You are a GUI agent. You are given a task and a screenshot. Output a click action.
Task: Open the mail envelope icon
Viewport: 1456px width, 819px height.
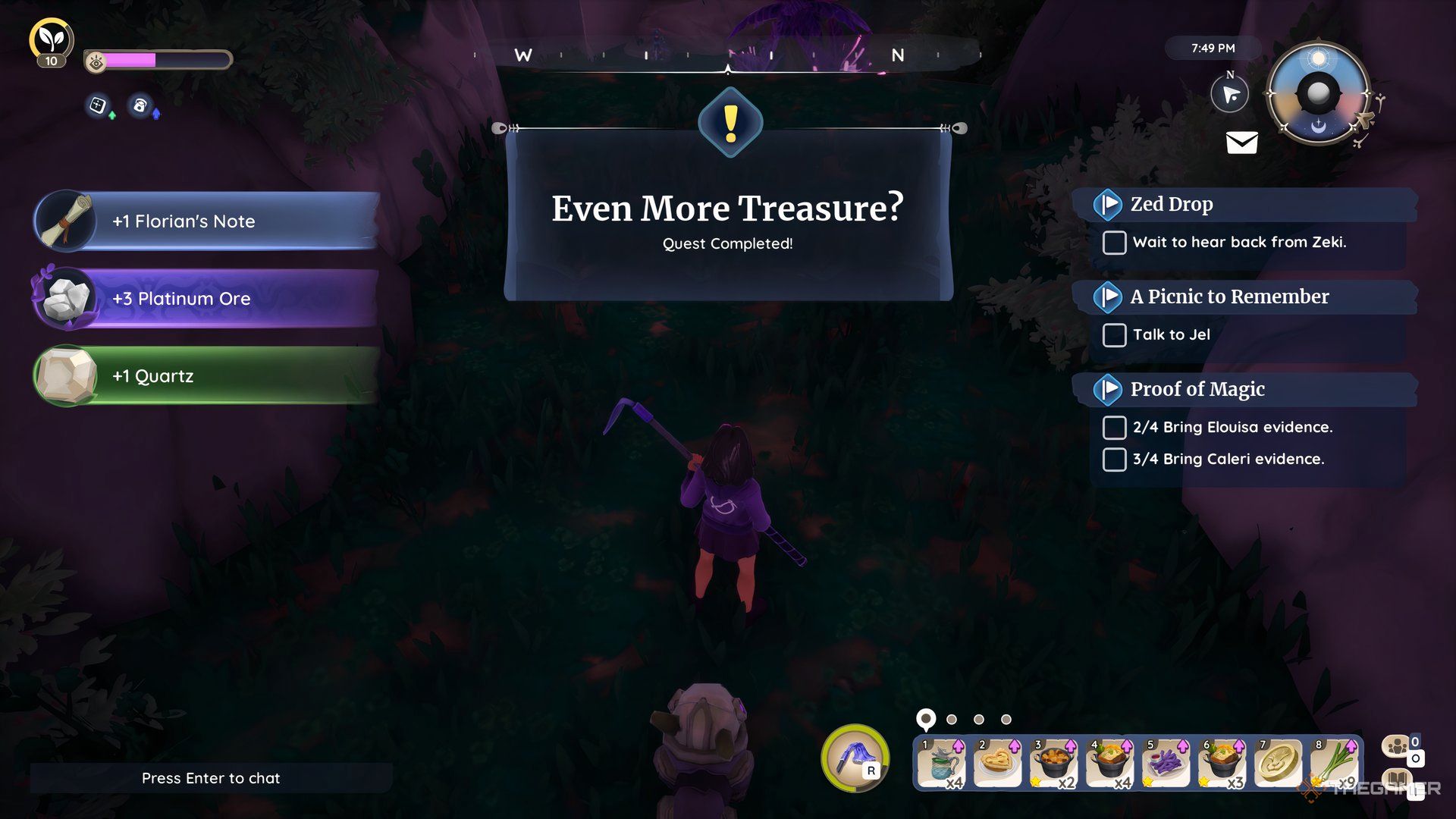tap(1242, 143)
